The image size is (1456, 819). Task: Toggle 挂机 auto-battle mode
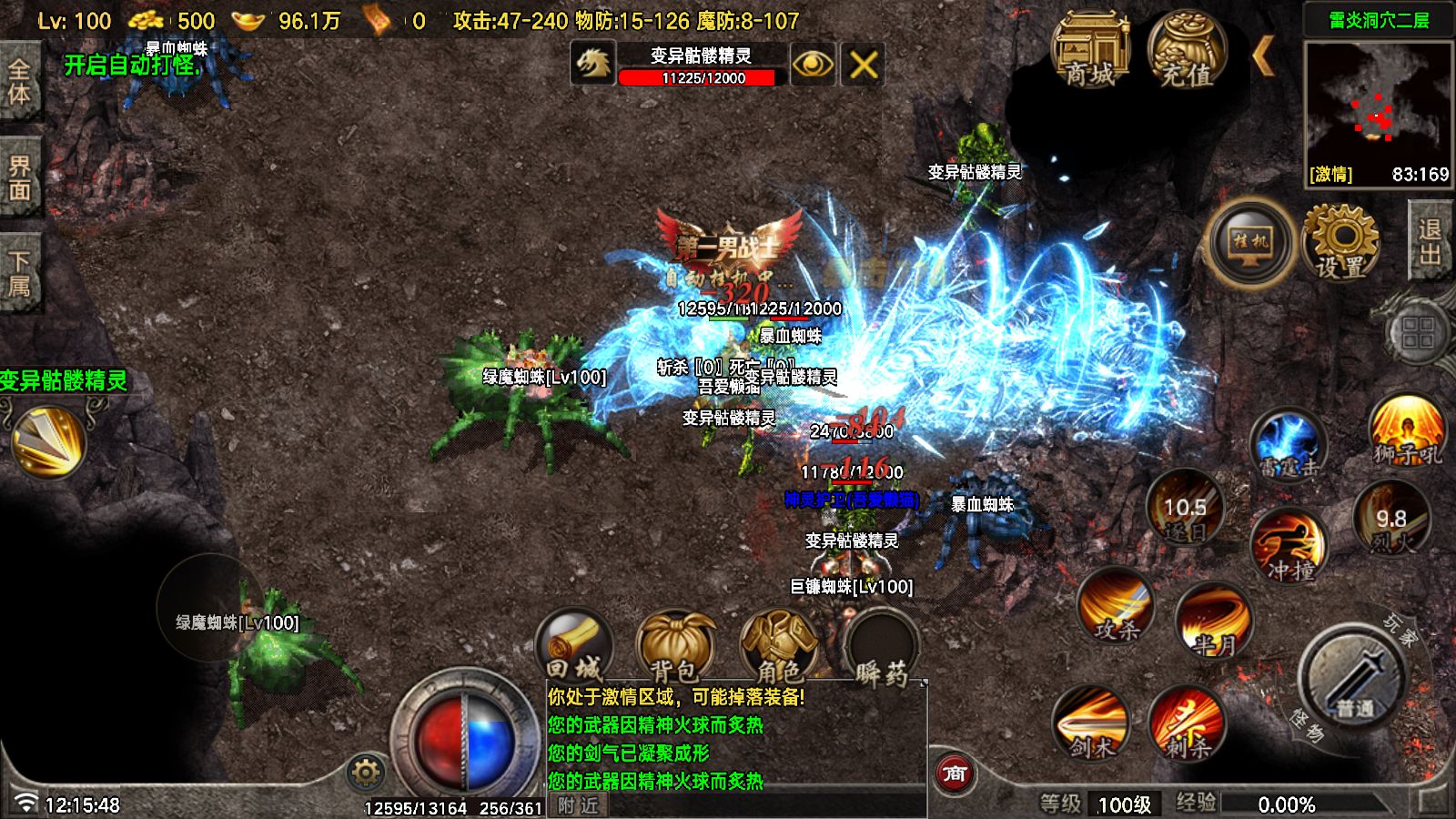[1251, 242]
